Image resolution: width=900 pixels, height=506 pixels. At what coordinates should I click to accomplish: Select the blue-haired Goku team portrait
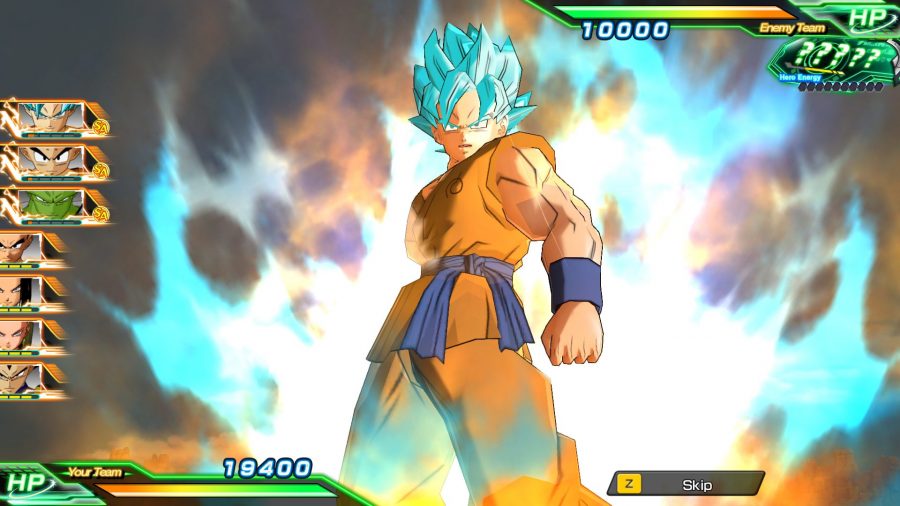[52, 119]
